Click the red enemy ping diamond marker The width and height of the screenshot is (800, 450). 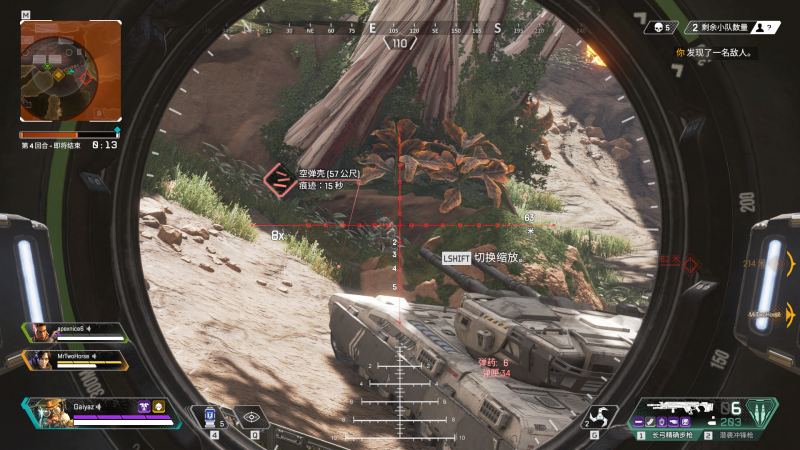point(690,263)
